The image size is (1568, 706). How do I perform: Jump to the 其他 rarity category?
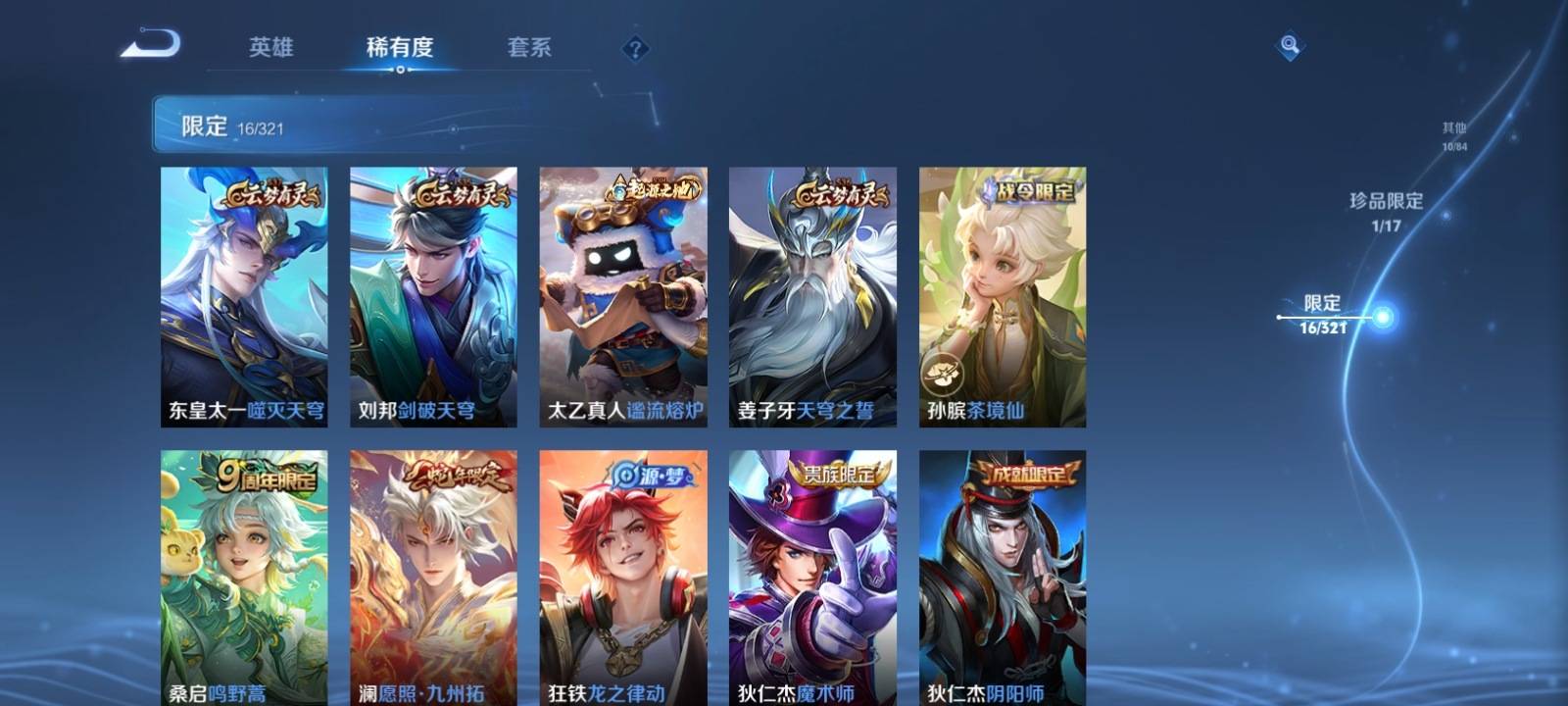click(1454, 135)
